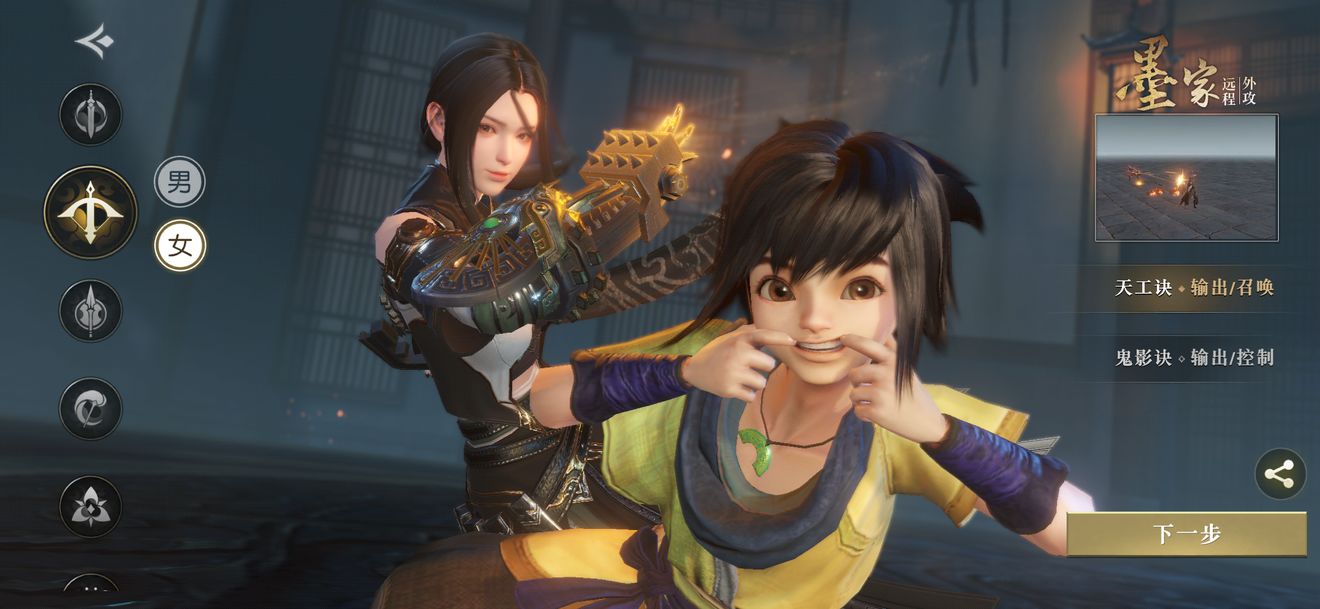Screen dimensions: 1320x609
Task: Pick the spear class icon
Action: pos(91,310)
